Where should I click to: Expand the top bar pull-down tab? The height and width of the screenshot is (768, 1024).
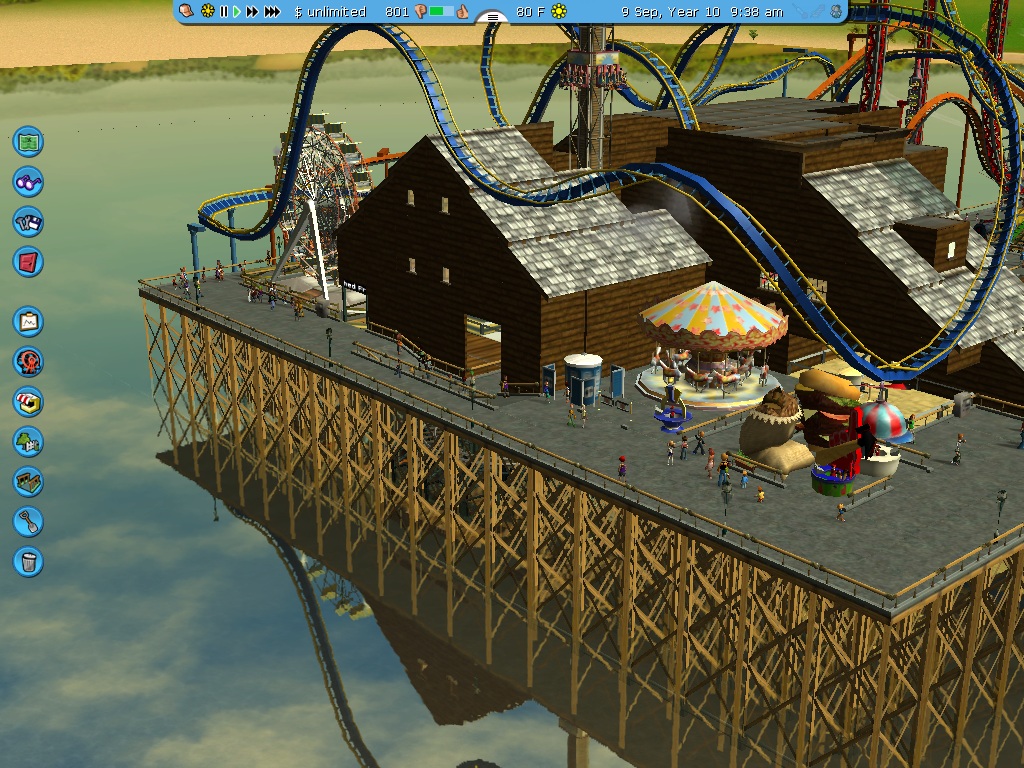point(492,17)
